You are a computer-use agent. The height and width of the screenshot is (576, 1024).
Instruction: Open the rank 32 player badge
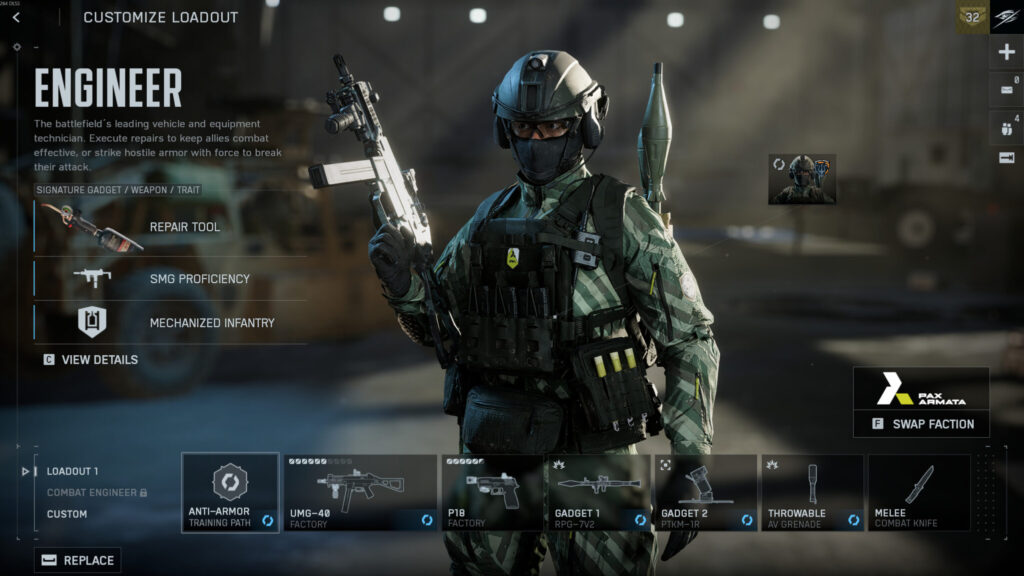coord(972,17)
